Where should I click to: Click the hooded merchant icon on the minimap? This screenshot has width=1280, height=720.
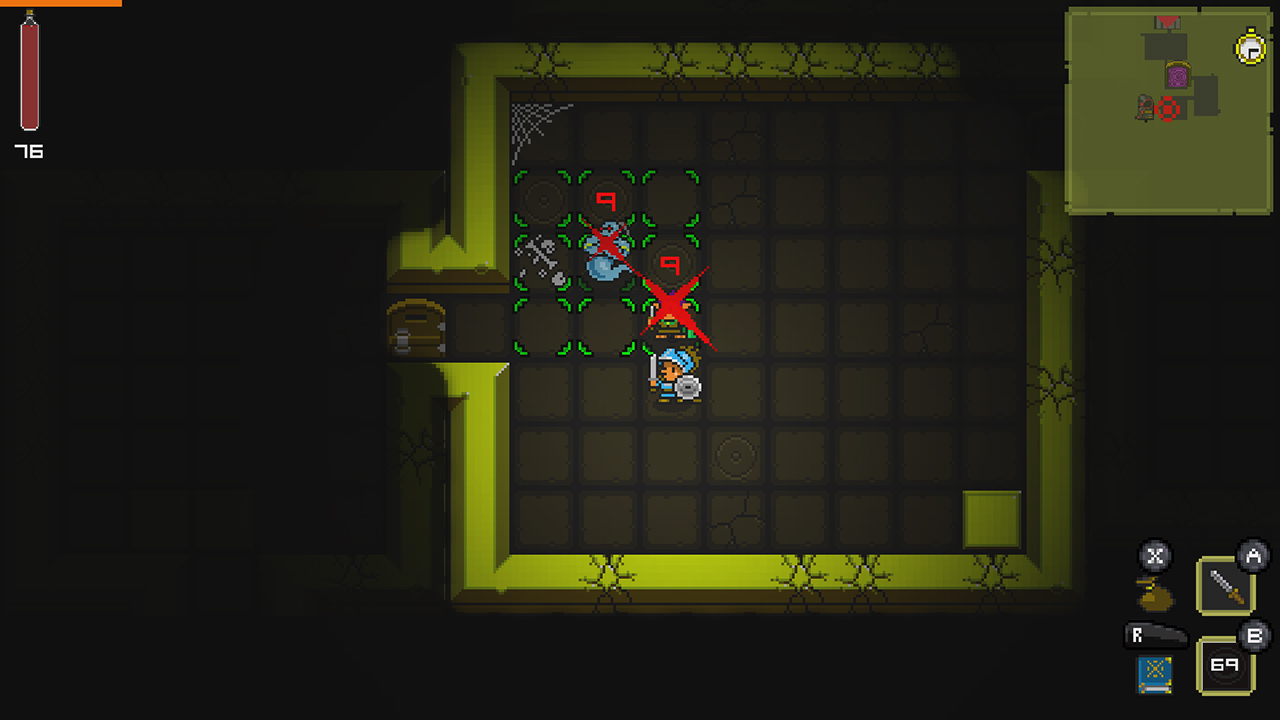point(1141,106)
